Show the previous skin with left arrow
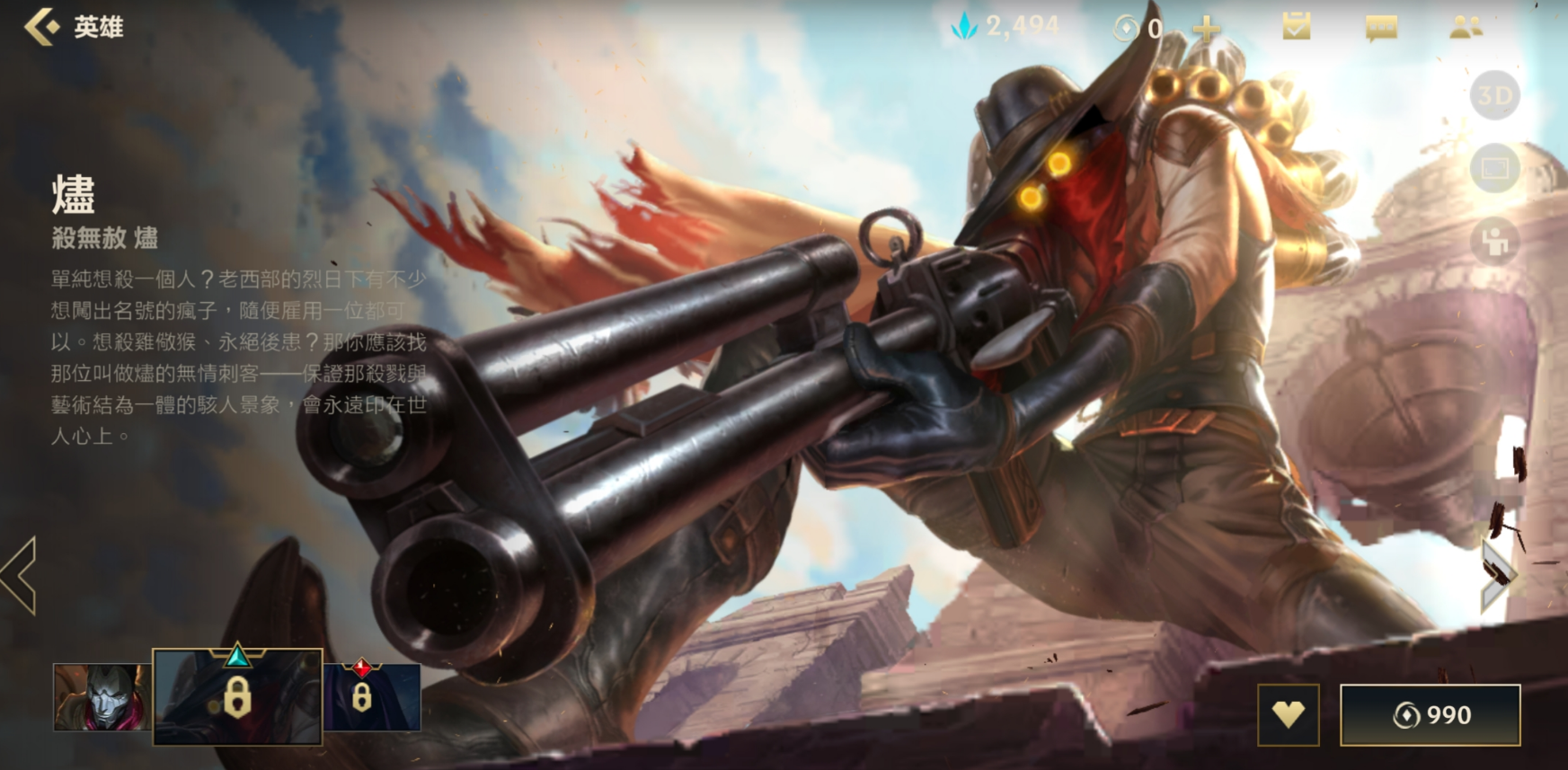Viewport: 1568px width, 770px height. pyautogui.click(x=20, y=576)
